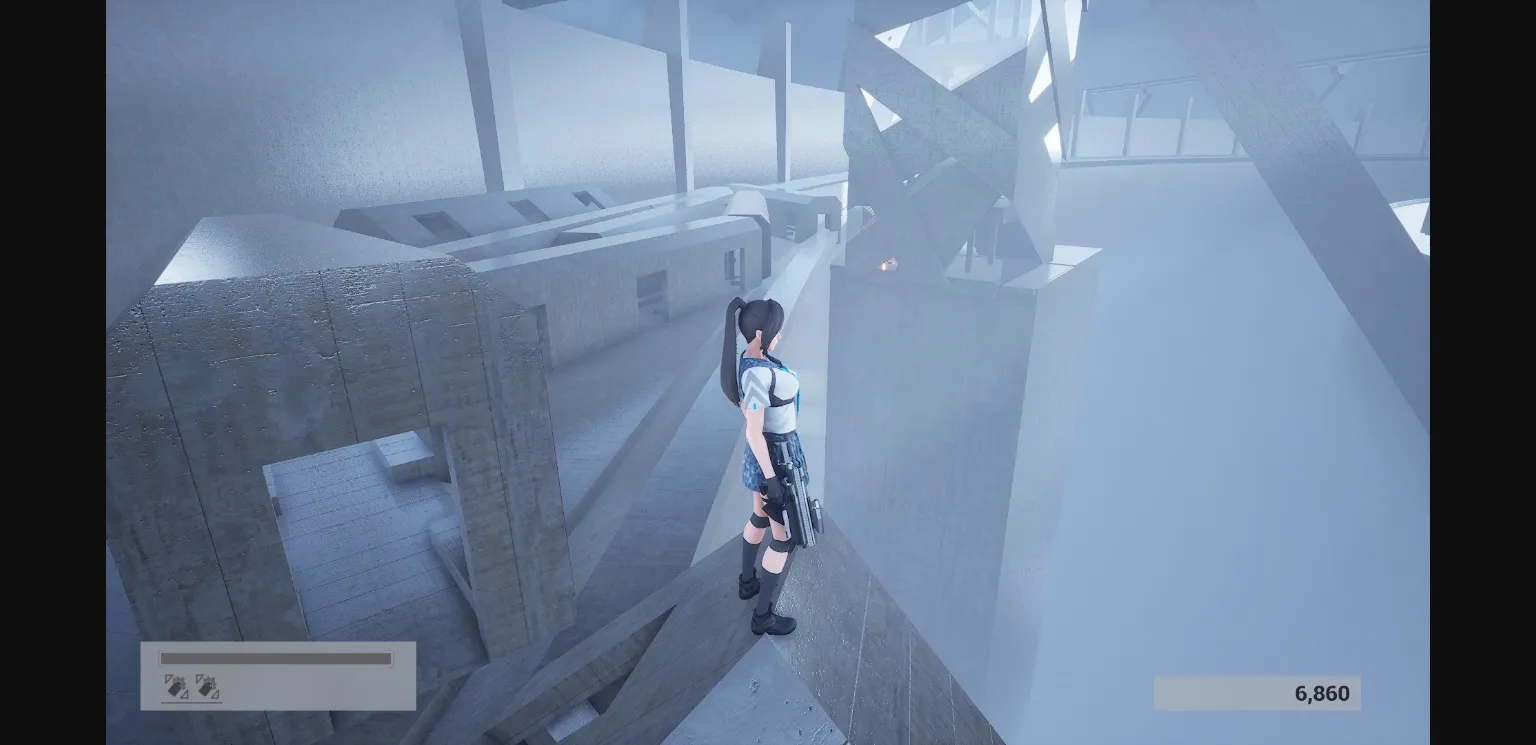
Task: Click the underline beneath the item icons
Action: [x=192, y=701]
